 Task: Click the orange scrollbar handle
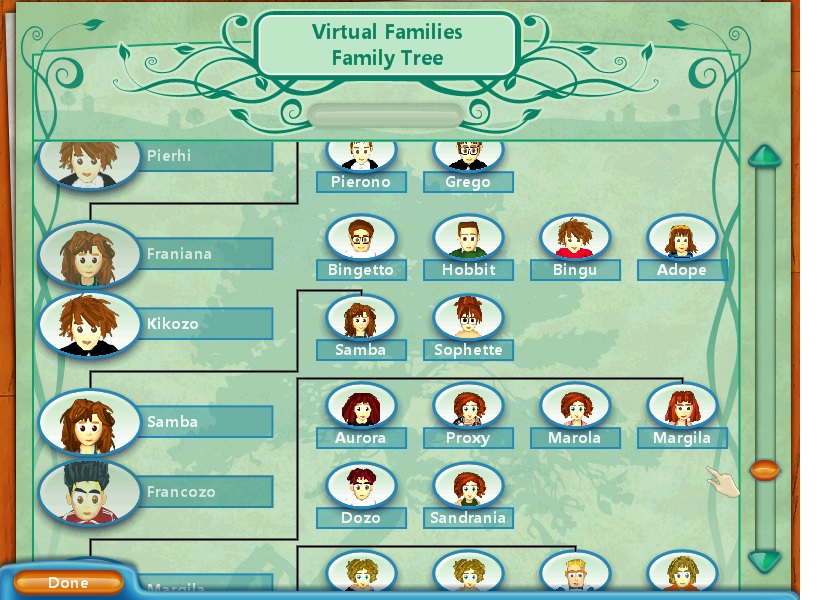[x=765, y=469]
